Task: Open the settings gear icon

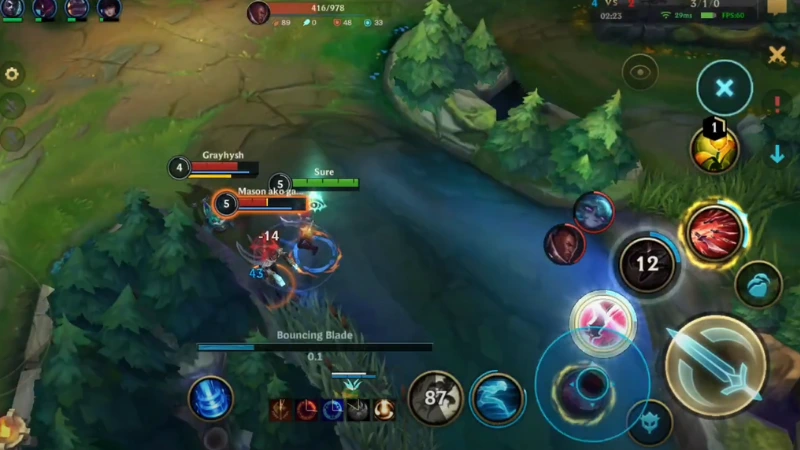Action: (x=12, y=74)
